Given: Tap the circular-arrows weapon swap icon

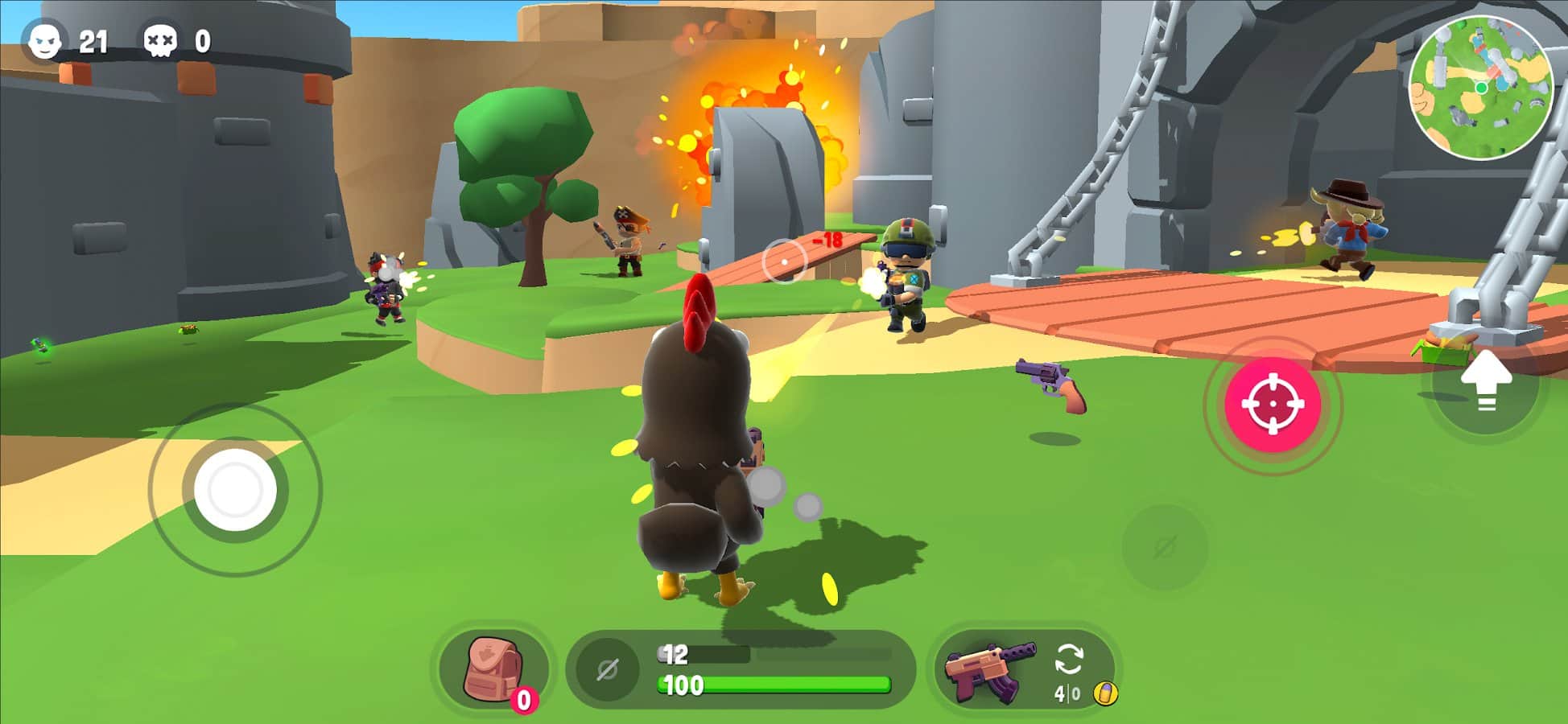Looking at the screenshot, I should coord(1071,660).
